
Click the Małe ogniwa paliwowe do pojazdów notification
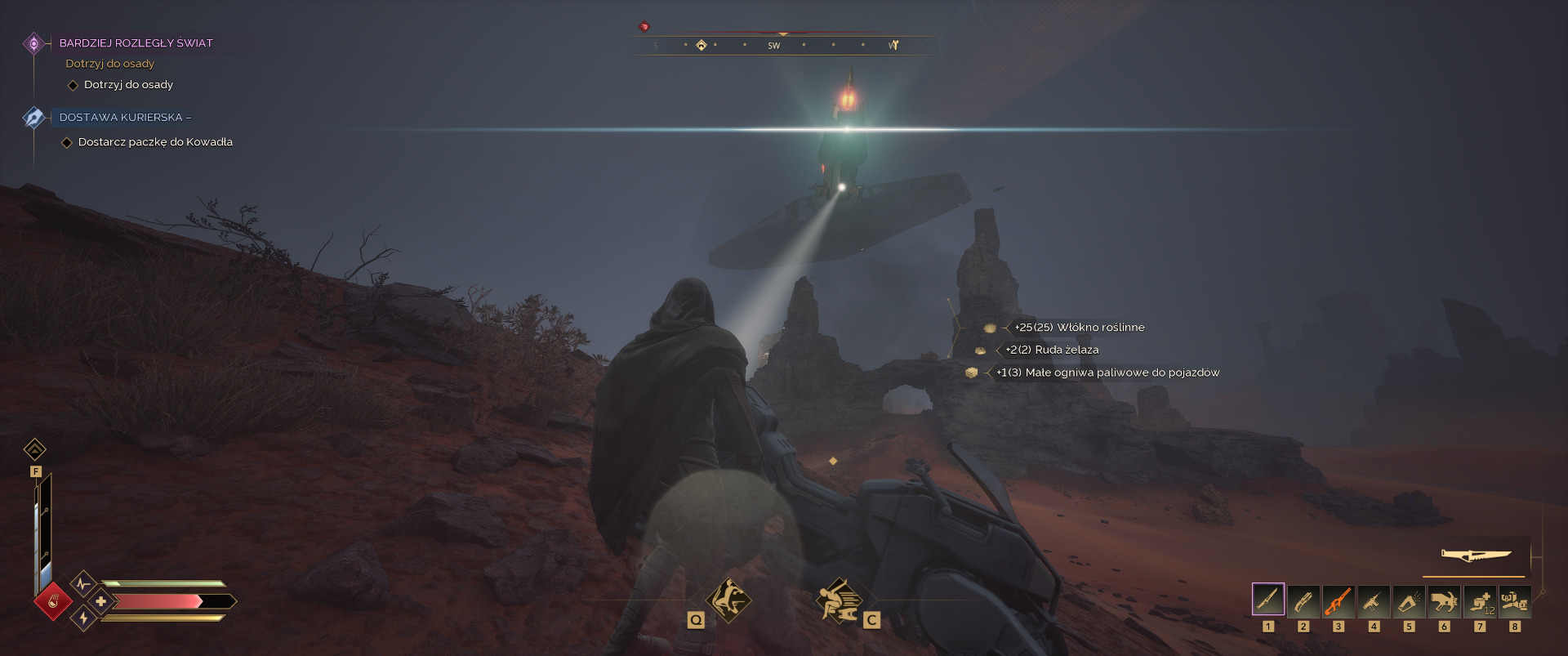[x=1107, y=373]
